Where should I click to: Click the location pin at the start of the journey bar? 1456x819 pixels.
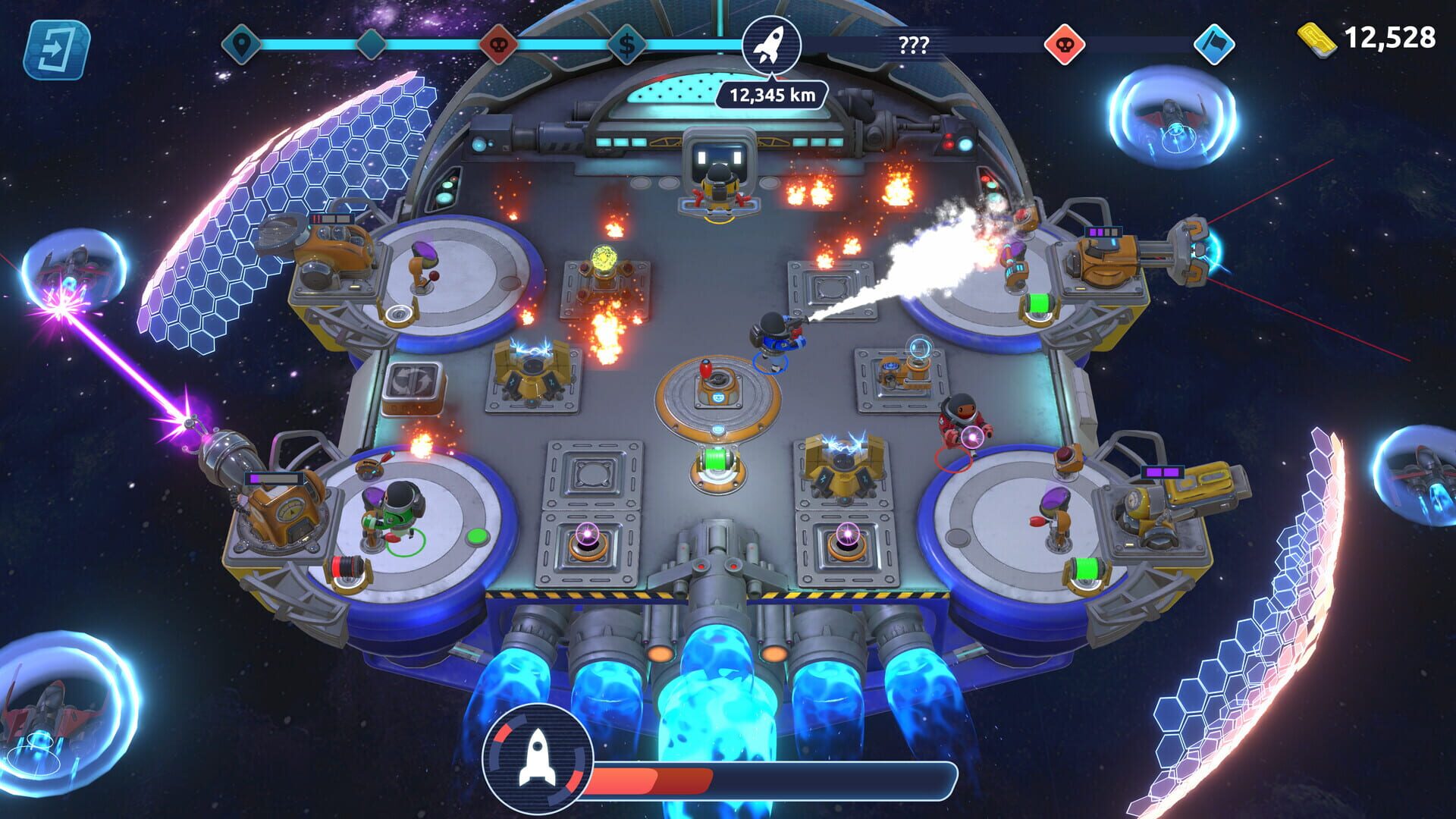(x=240, y=45)
